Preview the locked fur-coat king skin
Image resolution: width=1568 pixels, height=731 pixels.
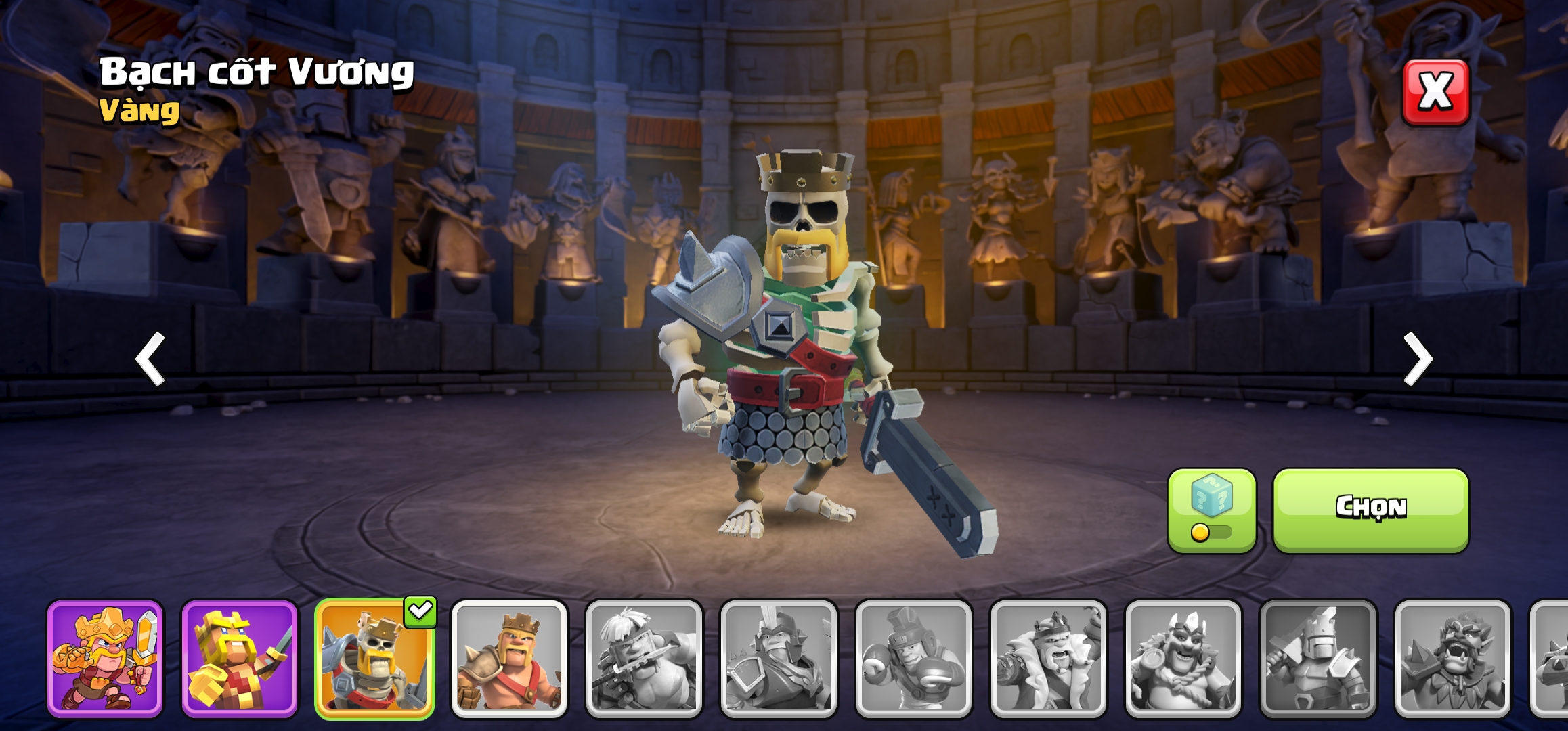pyautogui.click(x=1048, y=658)
